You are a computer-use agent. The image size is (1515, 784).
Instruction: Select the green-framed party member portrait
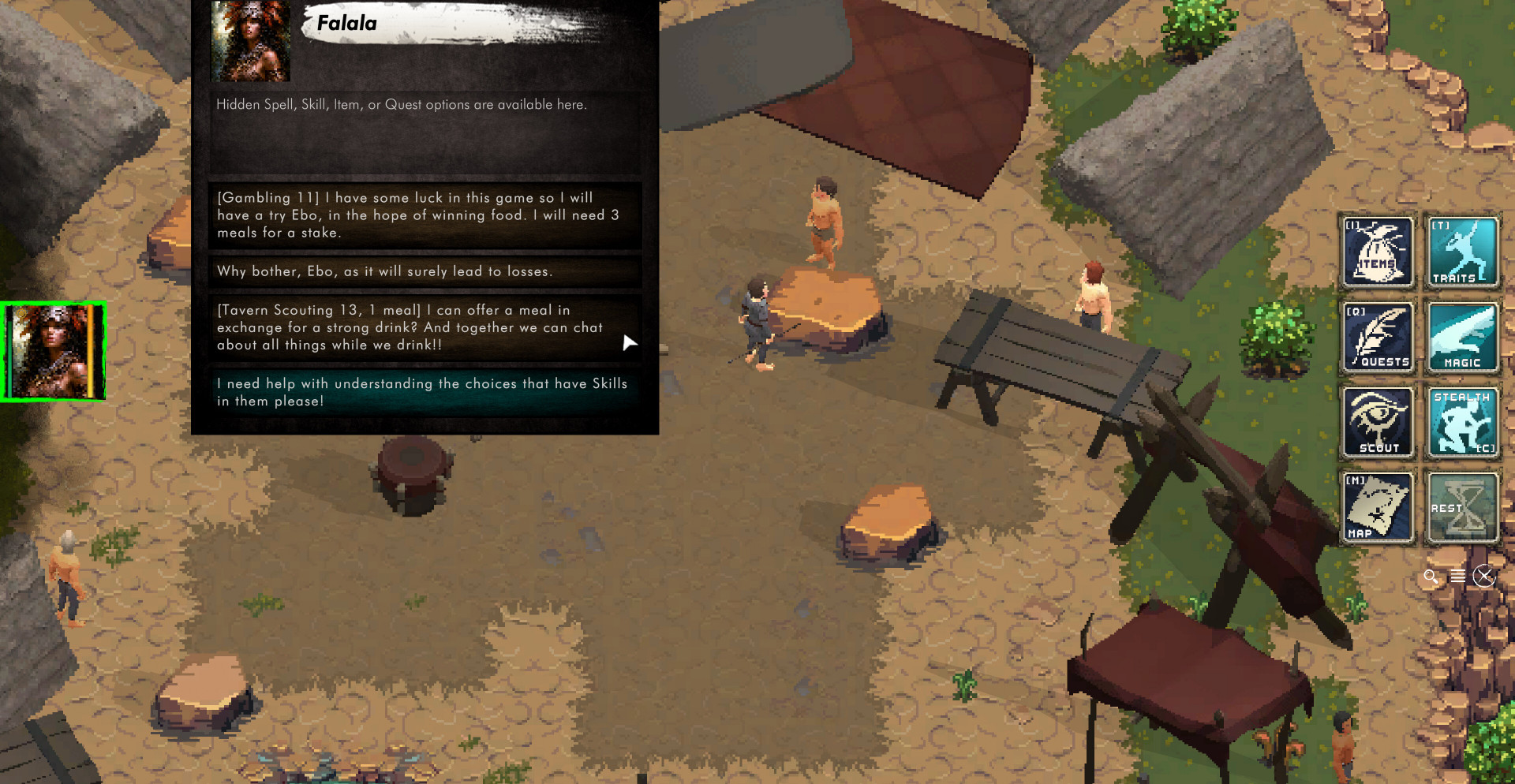click(x=54, y=352)
